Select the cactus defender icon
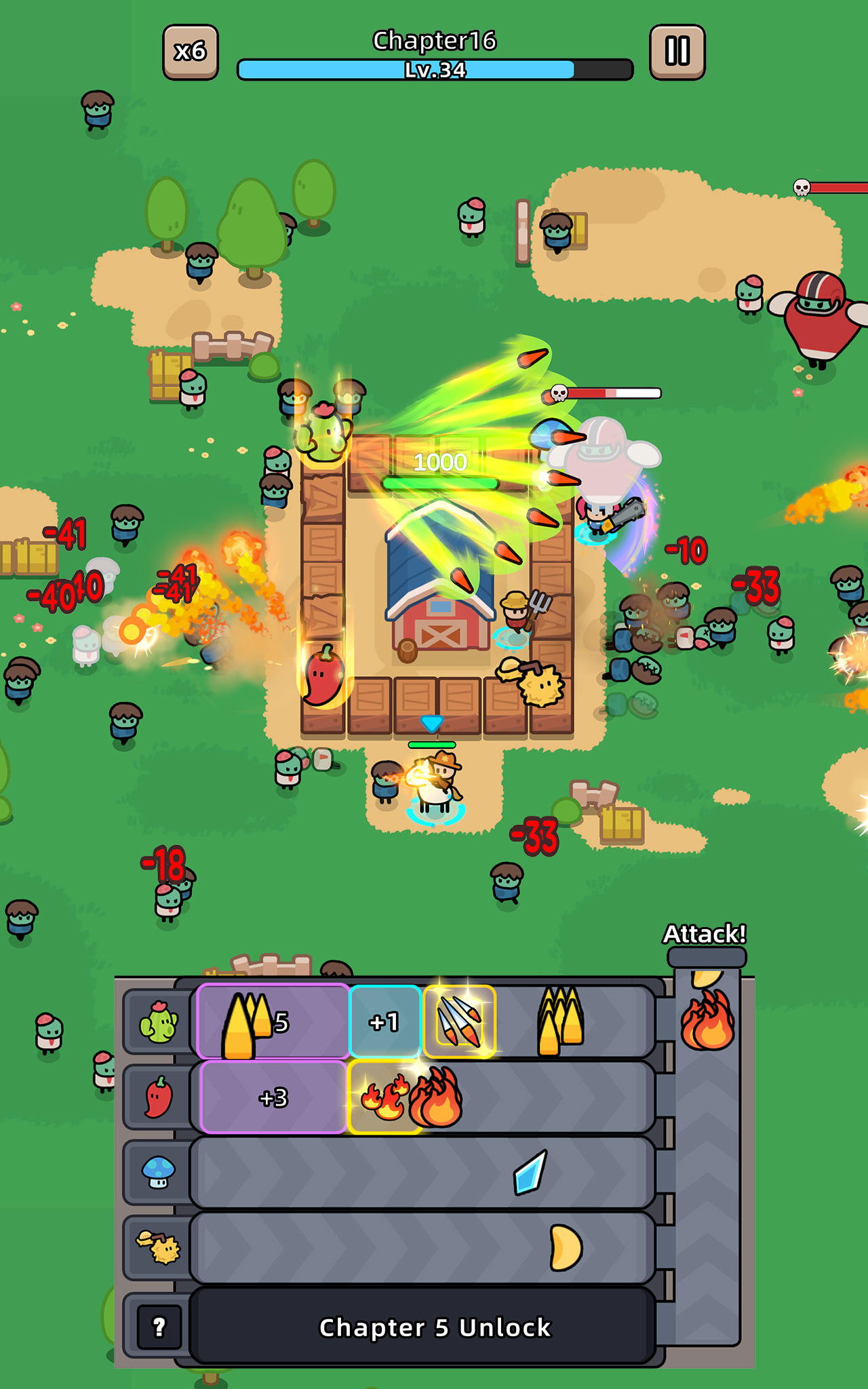 (x=161, y=1021)
